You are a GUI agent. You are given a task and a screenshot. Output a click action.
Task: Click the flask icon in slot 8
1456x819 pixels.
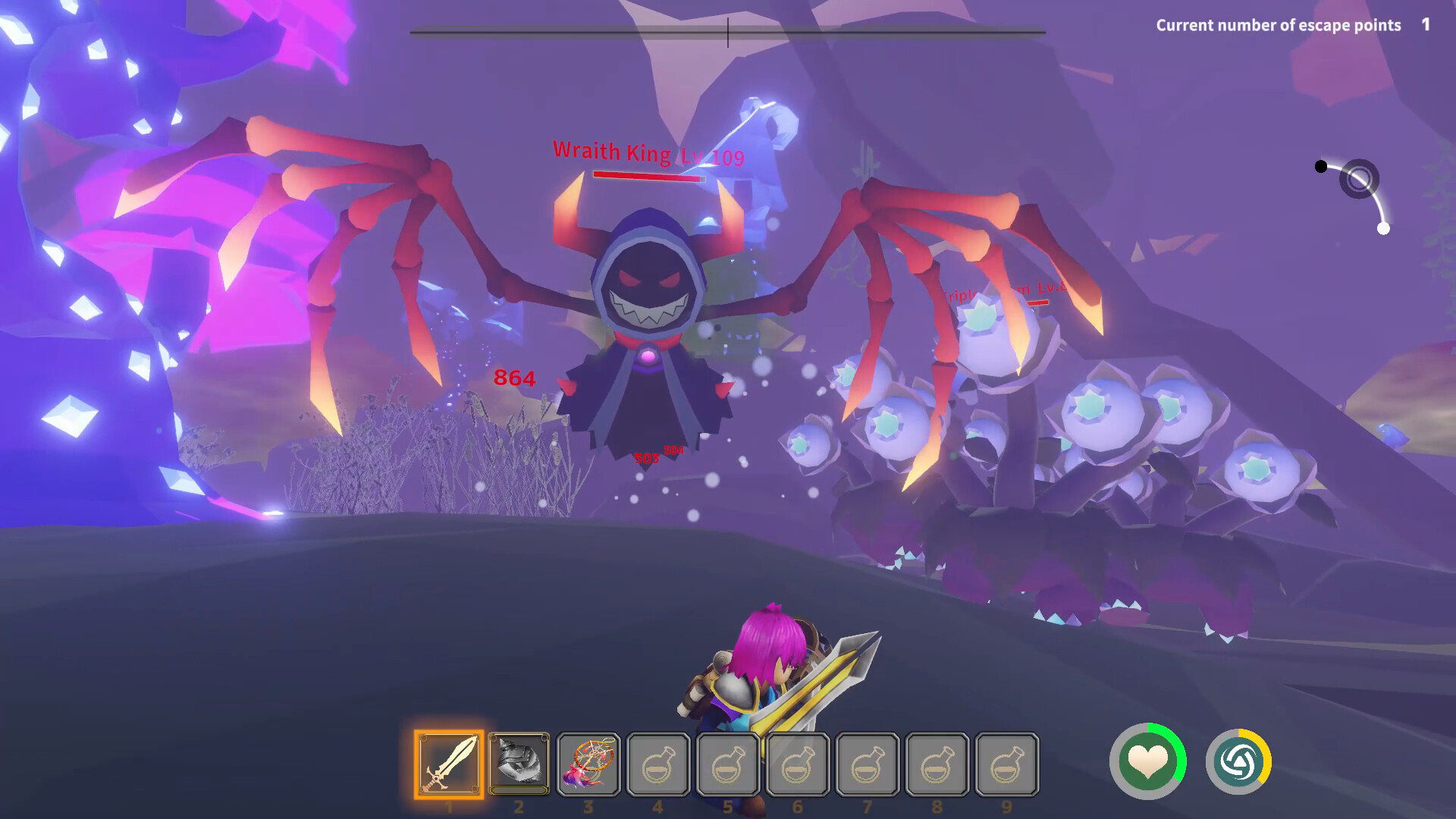pyautogui.click(x=939, y=762)
